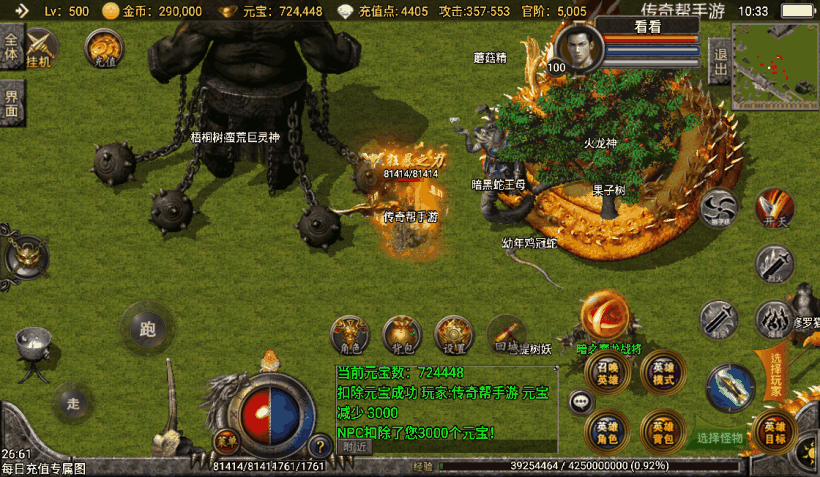
Task: Open the minimap
Action: point(774,66)
